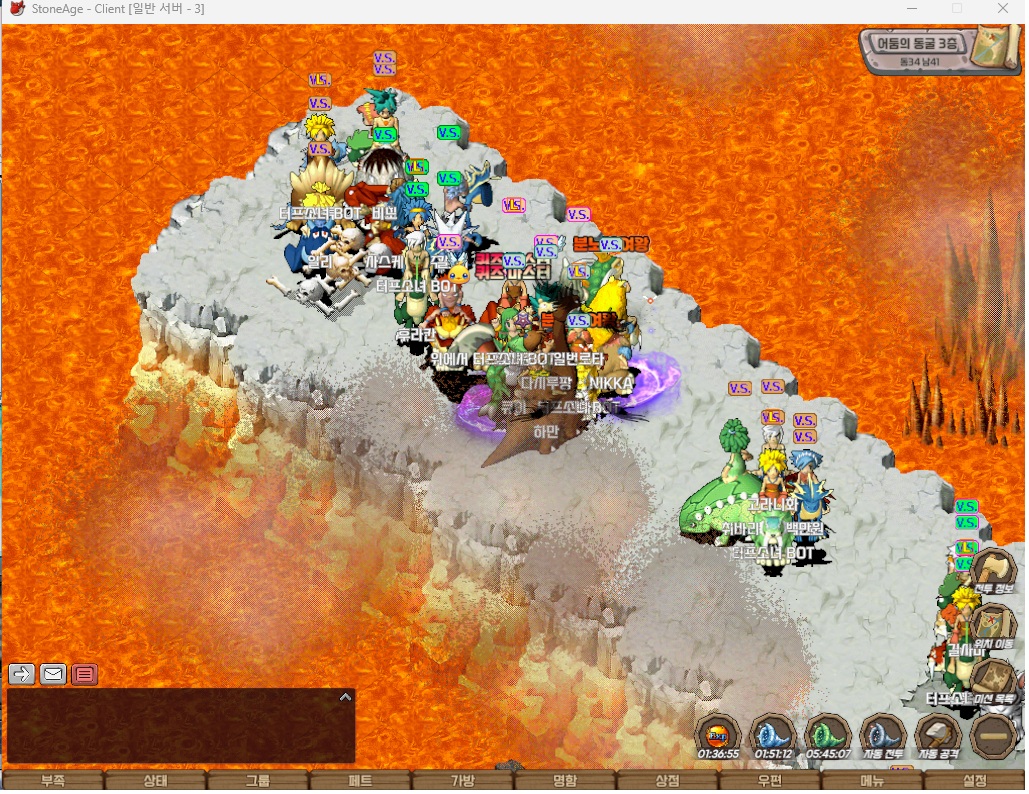Open the 설정 (settings) menu
Image resolution: width=1029 pixels, height=794 pixels.
pyautogui.click(x=975, y=781)
